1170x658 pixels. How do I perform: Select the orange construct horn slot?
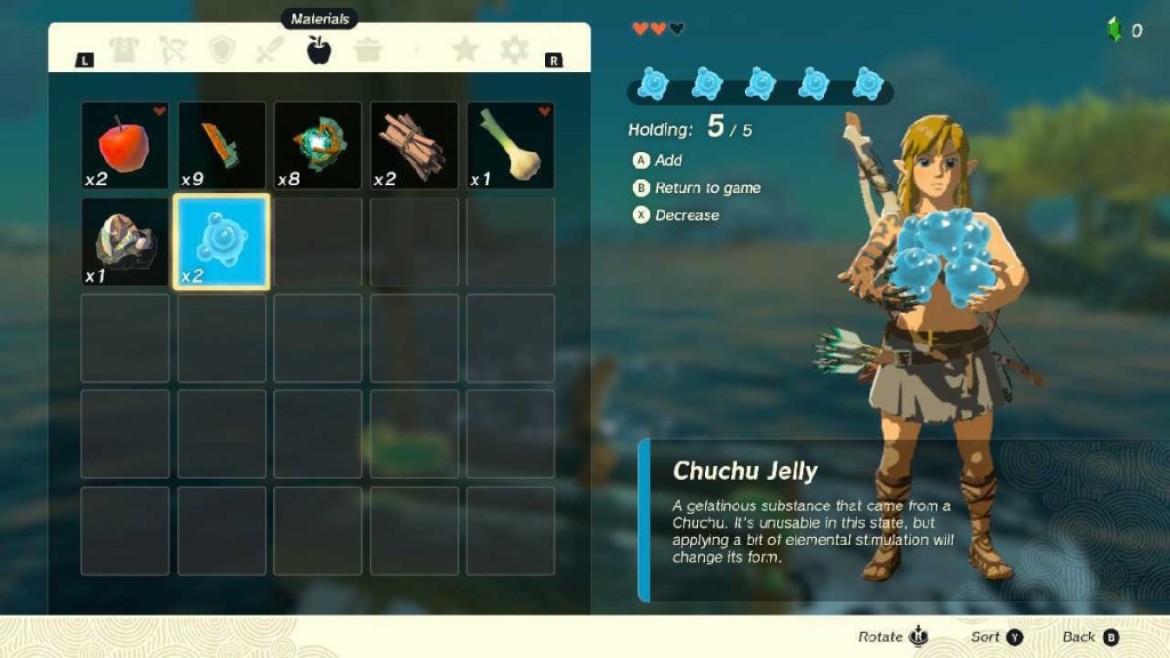point(221,145)
